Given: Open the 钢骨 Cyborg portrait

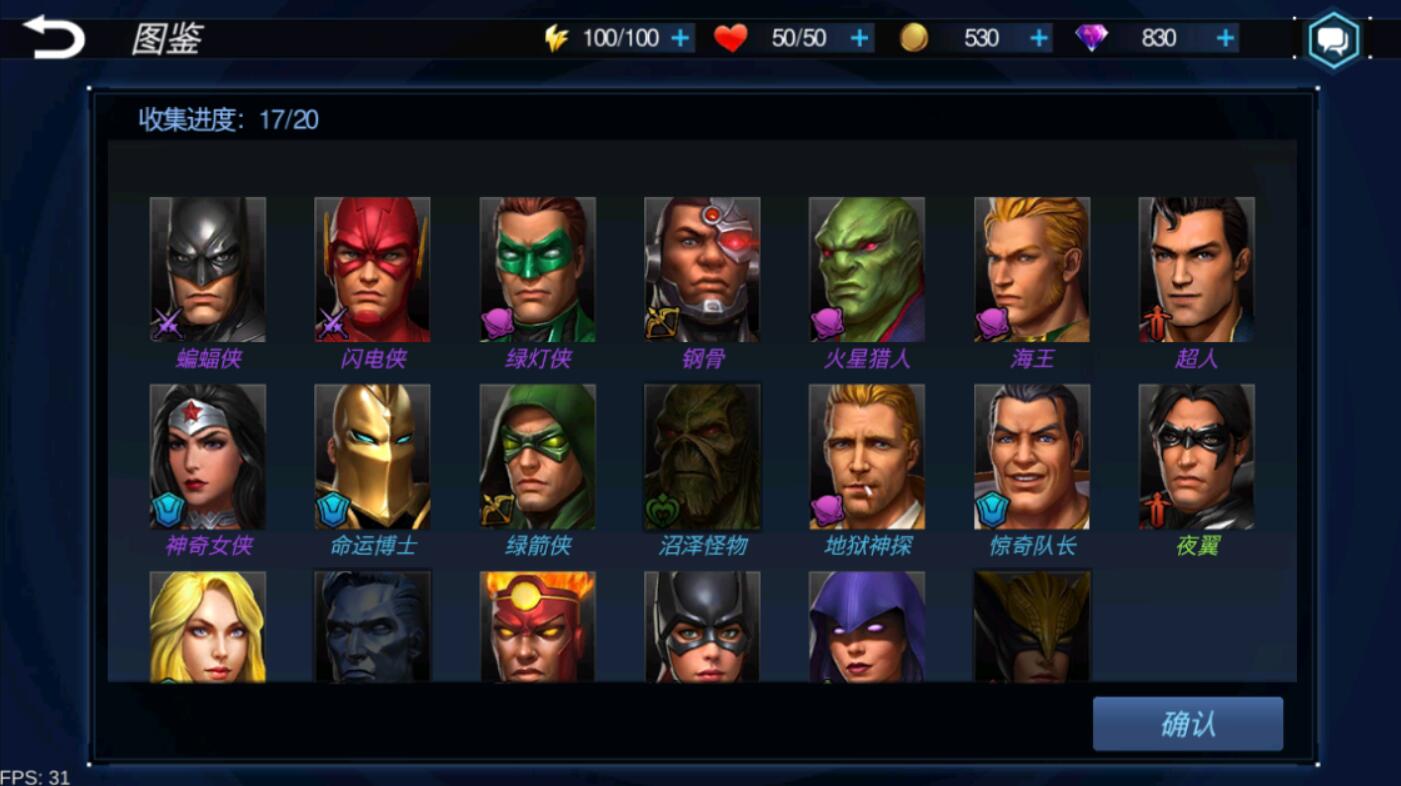Looking at the screenshot, I should (702, 269).
